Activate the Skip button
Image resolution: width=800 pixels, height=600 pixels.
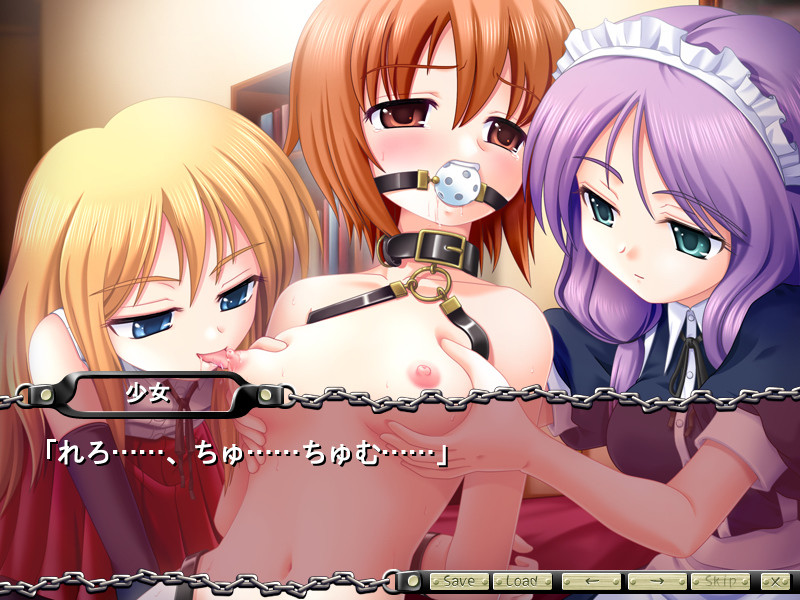click(720, 581)
